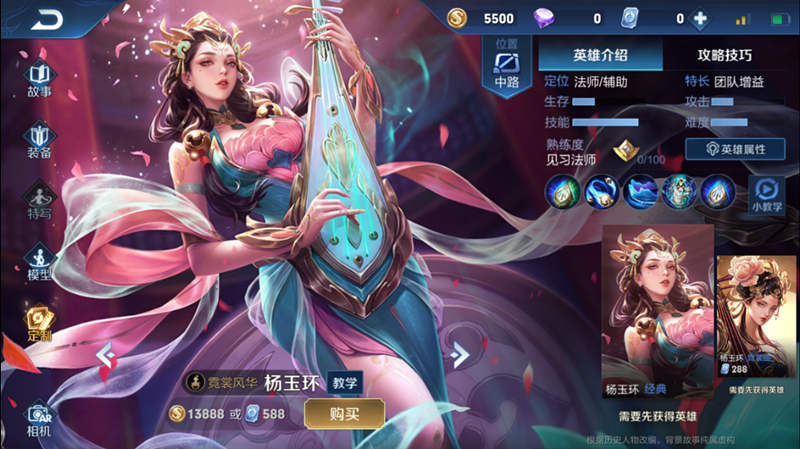This screenshot has width=800, height=449.
Task: Switch to the 英雄介绍 tab
Action: 600,54
